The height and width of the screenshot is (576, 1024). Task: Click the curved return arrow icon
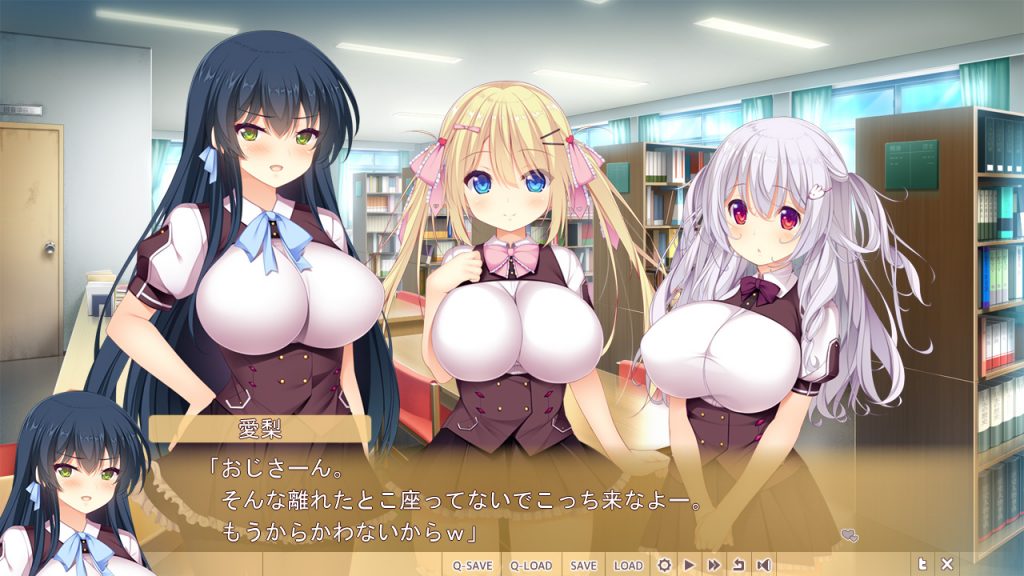point(739,565)
